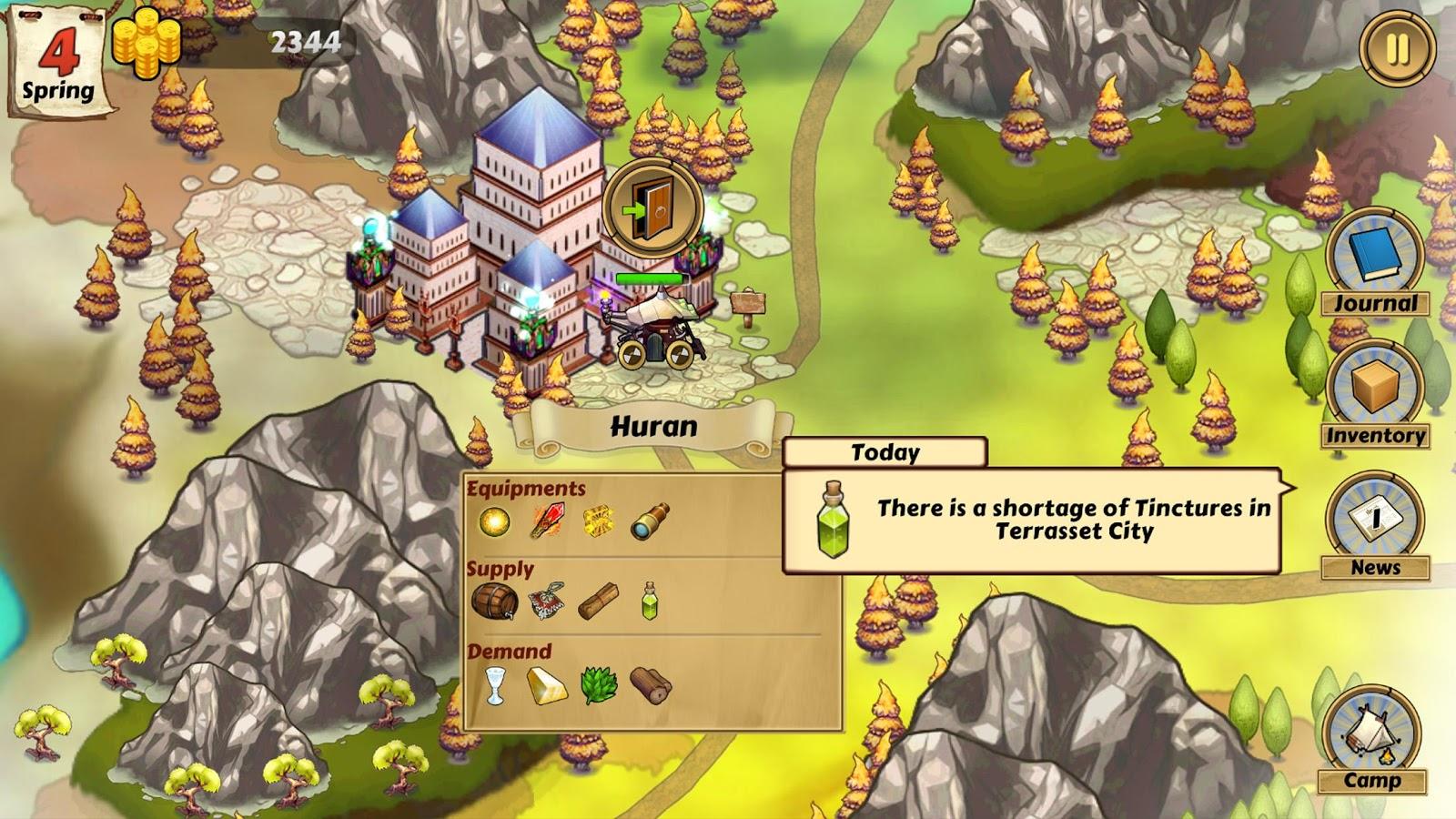This screenshot has width=1456, height=819.
Task: Select the glass goblet demand item
Action: click(x=495, y=685)
